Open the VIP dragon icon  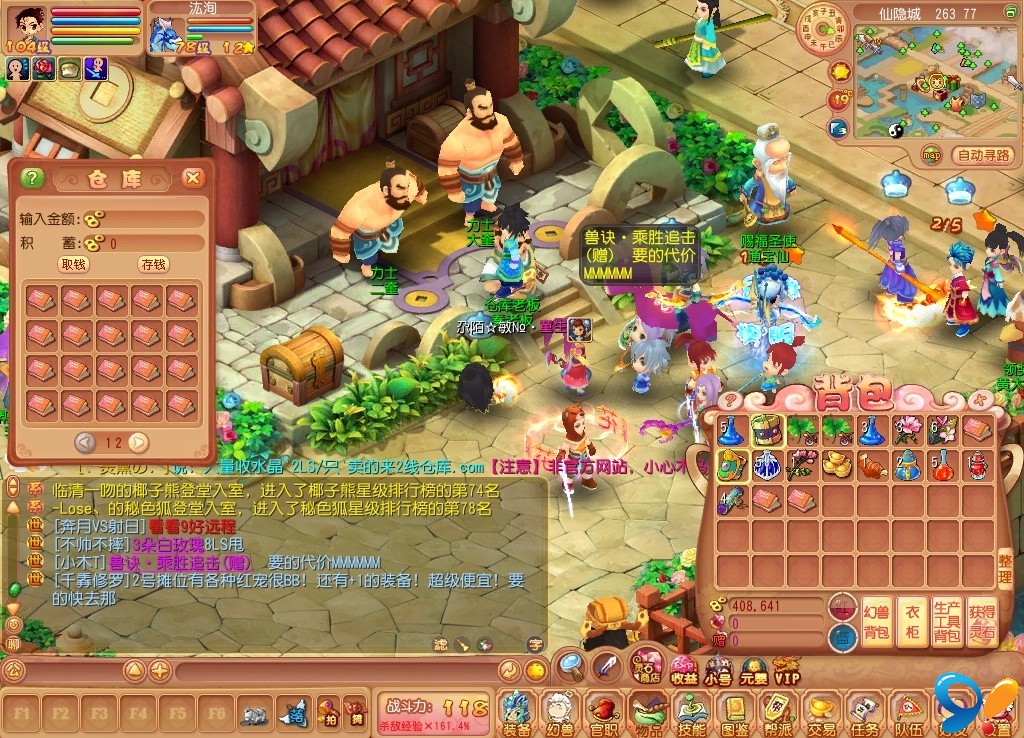787,670
